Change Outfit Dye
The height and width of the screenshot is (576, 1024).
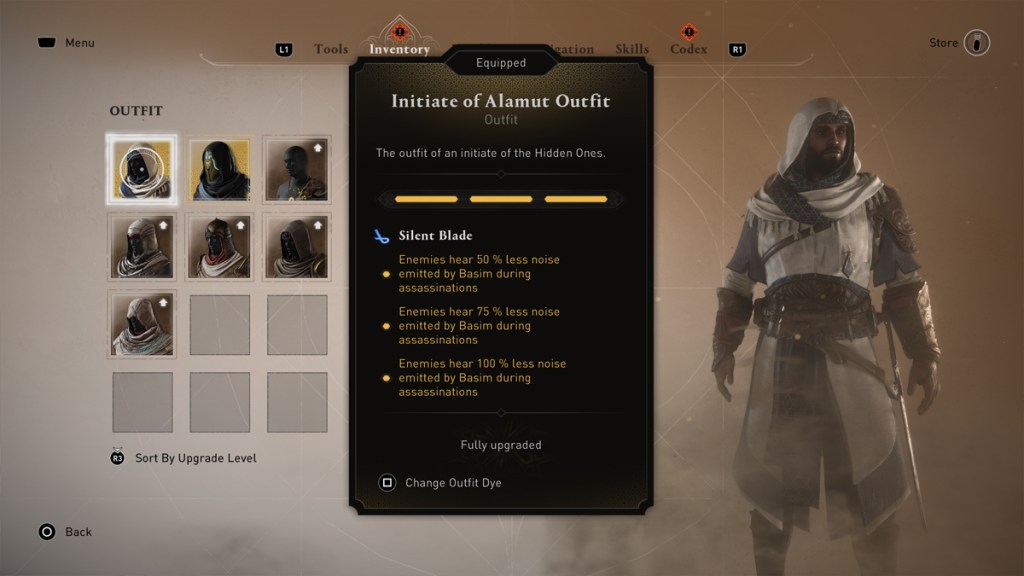coord(452,483)
